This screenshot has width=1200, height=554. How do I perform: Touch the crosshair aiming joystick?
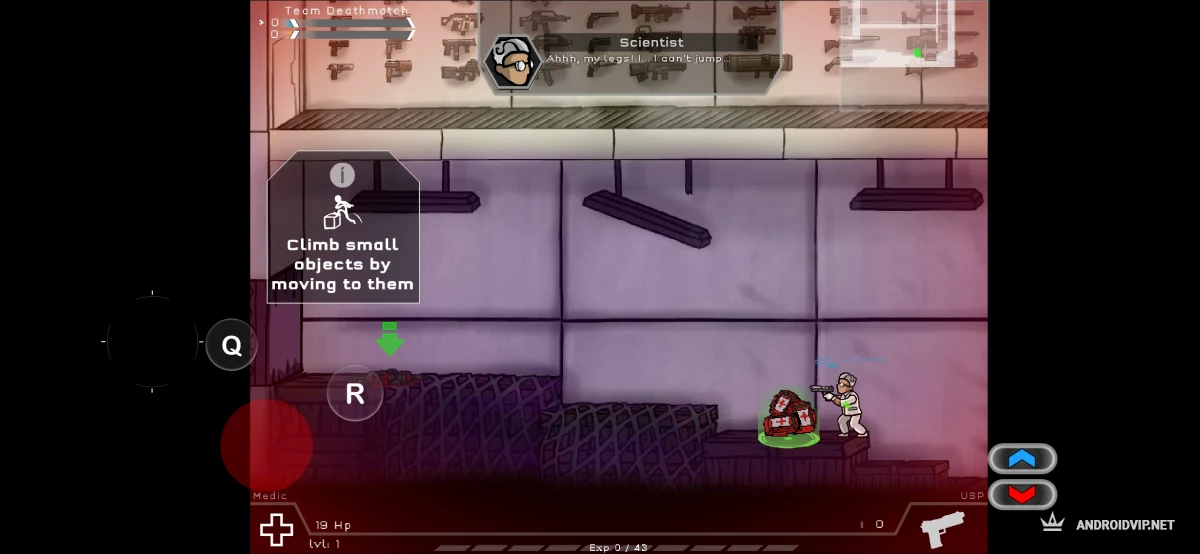click(152, 341)
